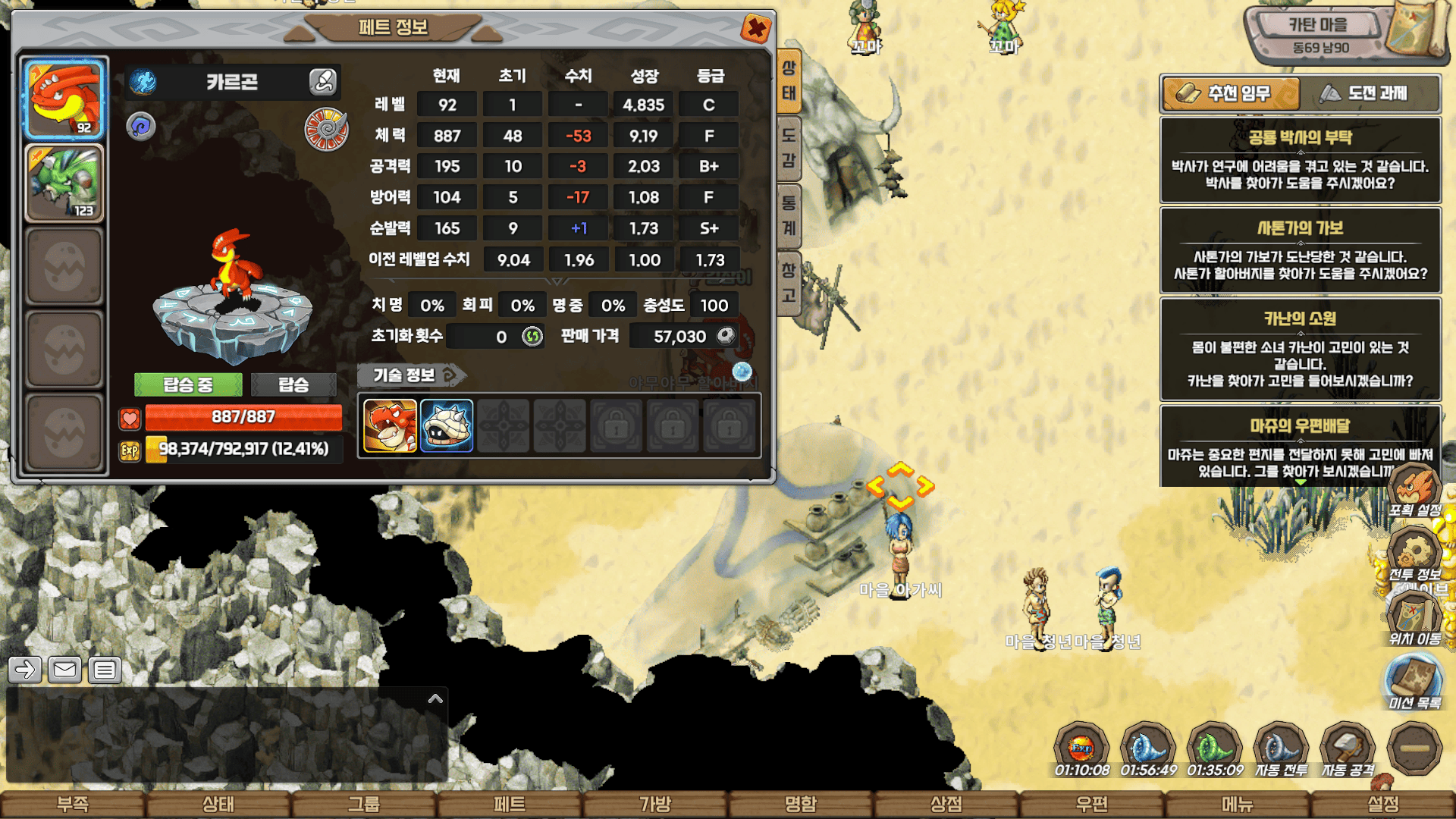Select the spiked shell skill icon
Screen dimensions: 1456x819
447,426
